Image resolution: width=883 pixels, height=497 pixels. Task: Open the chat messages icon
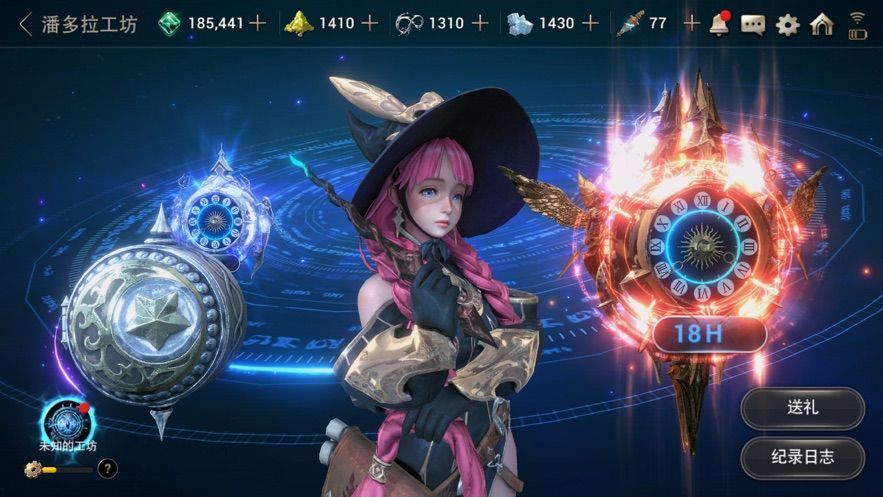point(753,24)
